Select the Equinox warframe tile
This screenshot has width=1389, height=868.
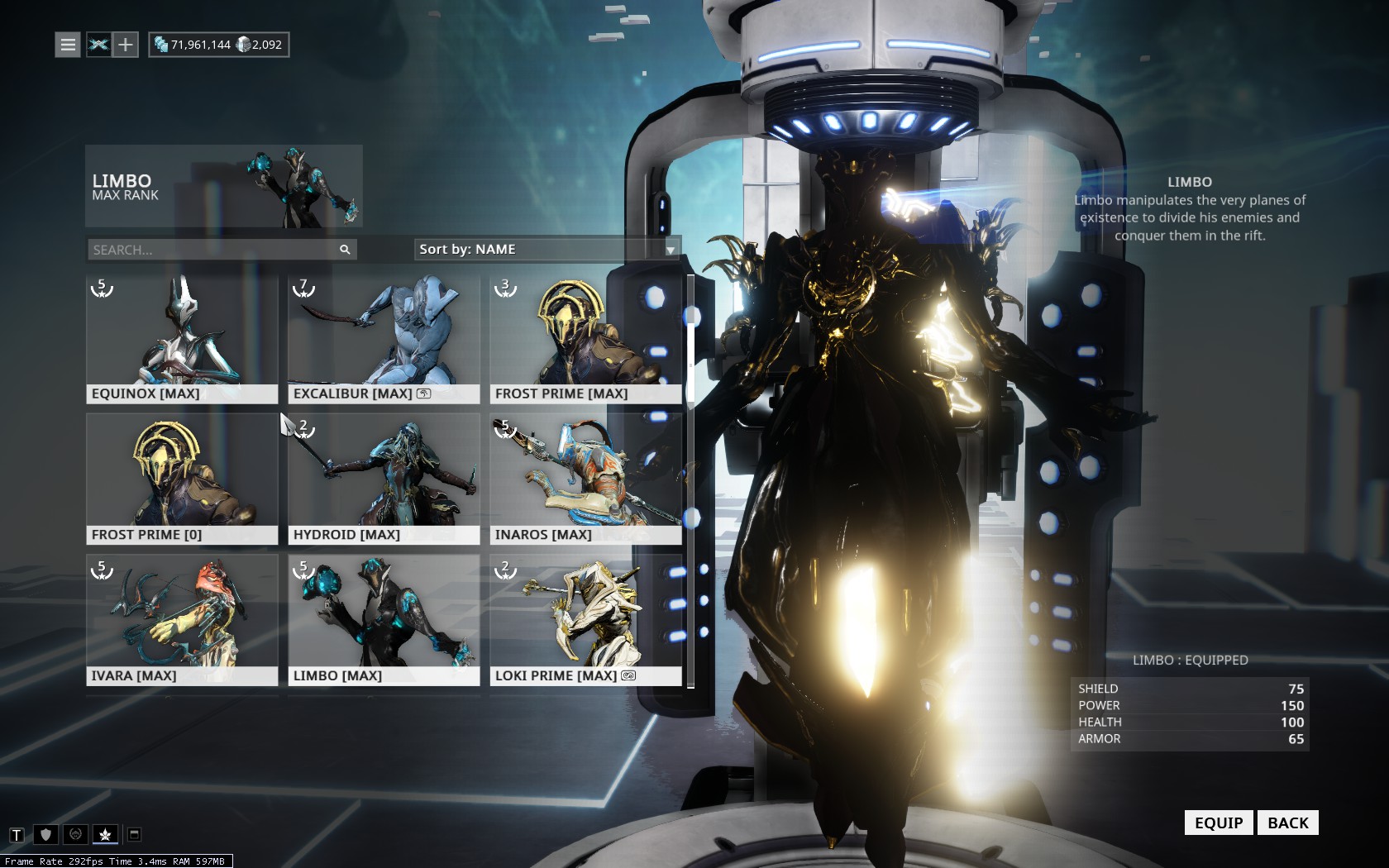click(182, 339)
